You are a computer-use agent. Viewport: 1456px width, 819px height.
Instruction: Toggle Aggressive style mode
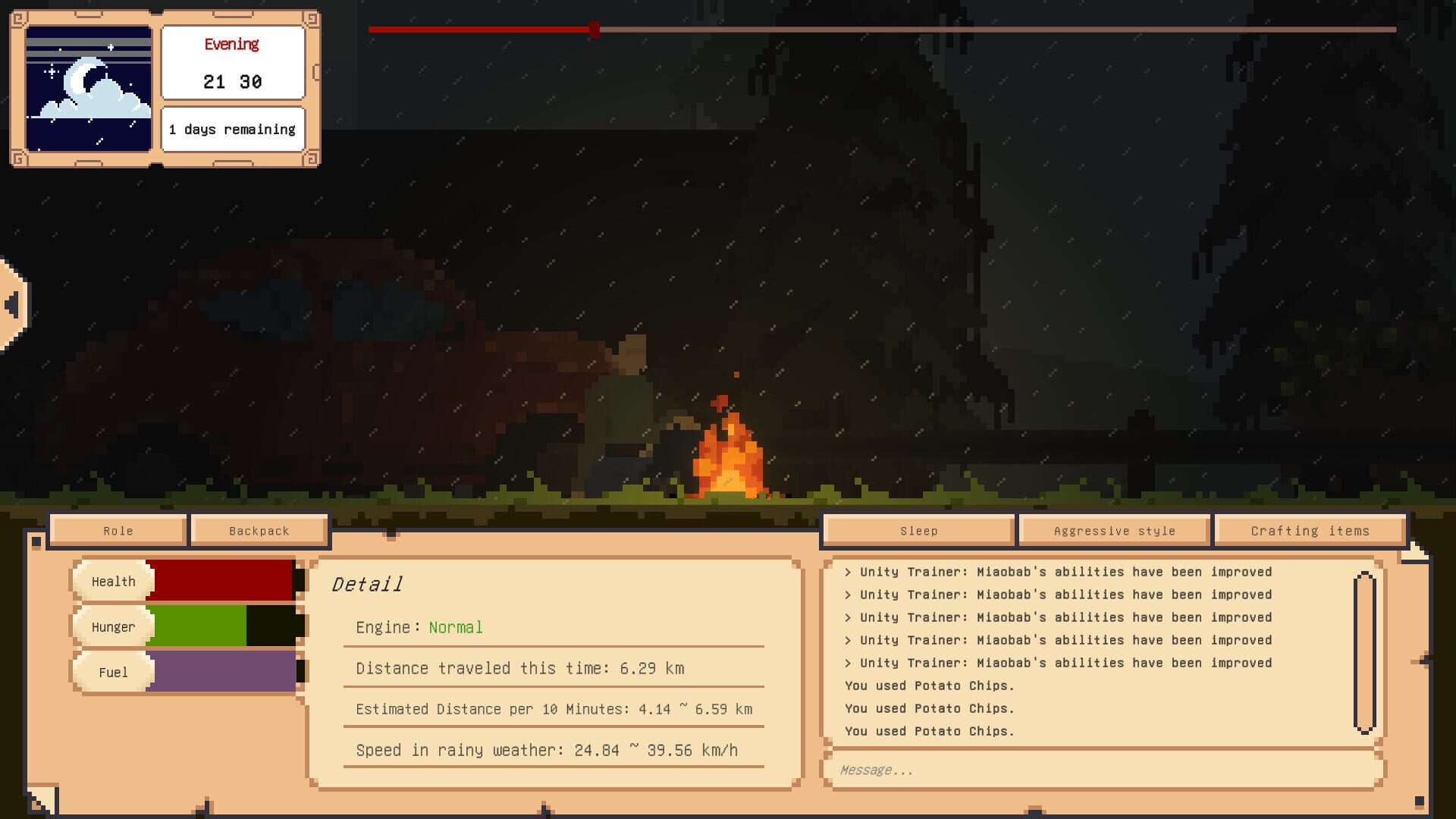click(x=1113, y=530)
